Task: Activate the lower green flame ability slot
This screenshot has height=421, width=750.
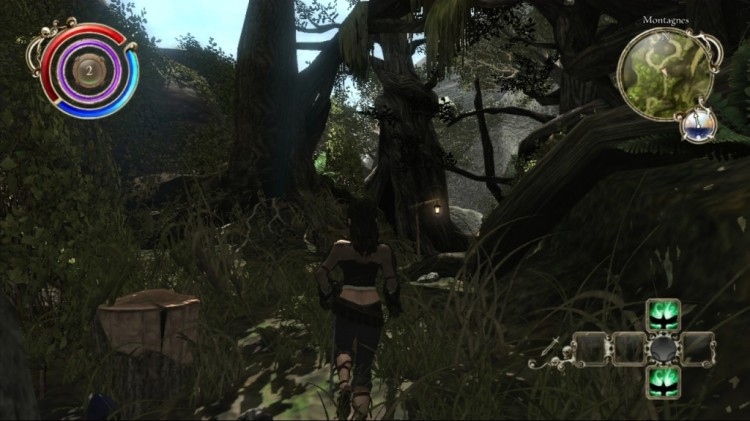Action: 662,380
